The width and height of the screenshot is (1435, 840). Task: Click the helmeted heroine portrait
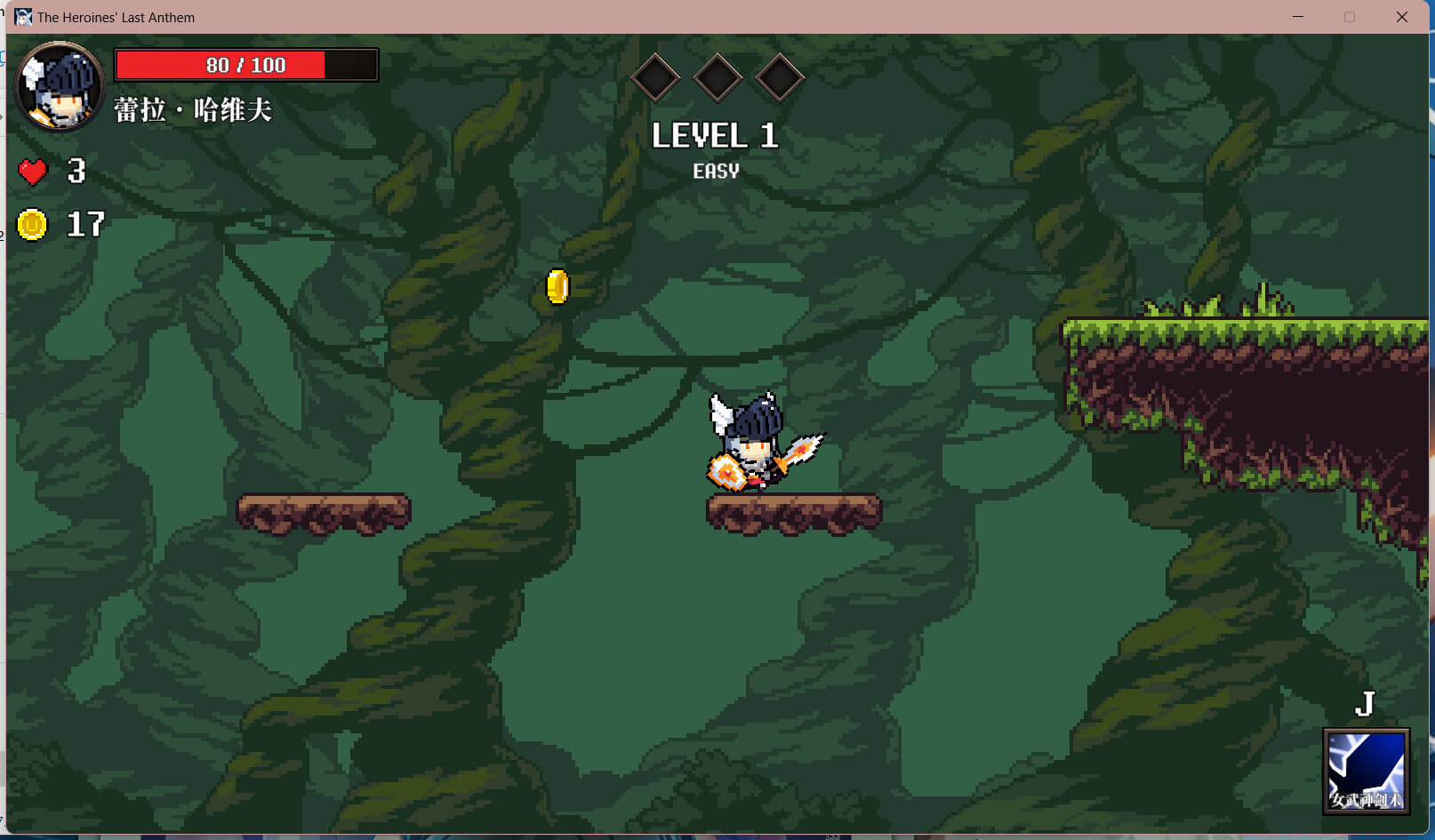[x=60, y=87]
